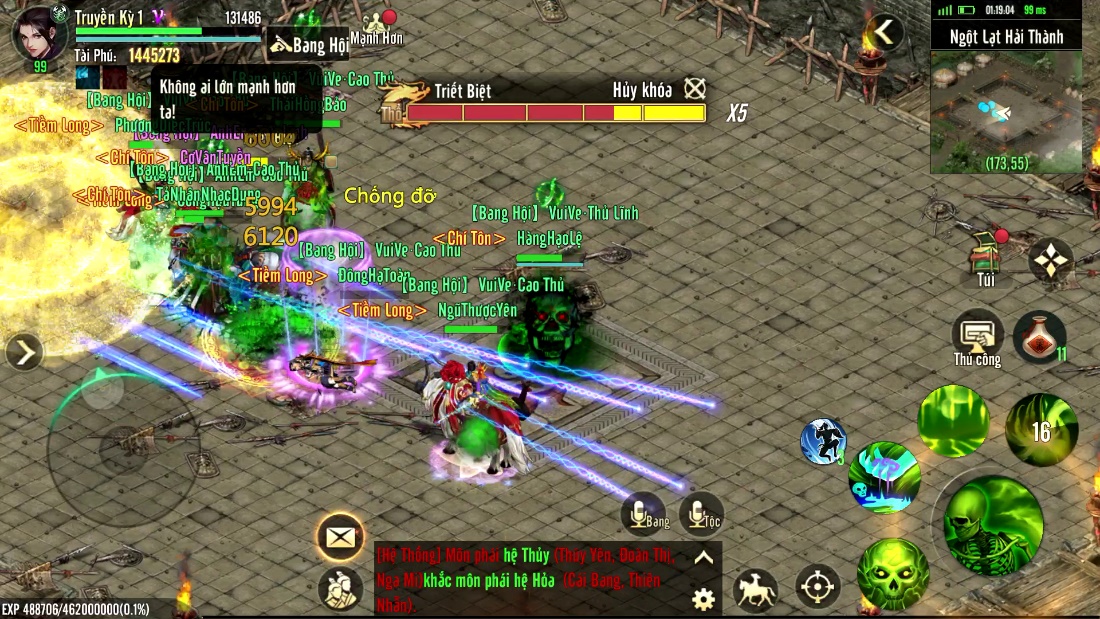
Task: Select the target lock crosshair button
Action: click(818, 587)
